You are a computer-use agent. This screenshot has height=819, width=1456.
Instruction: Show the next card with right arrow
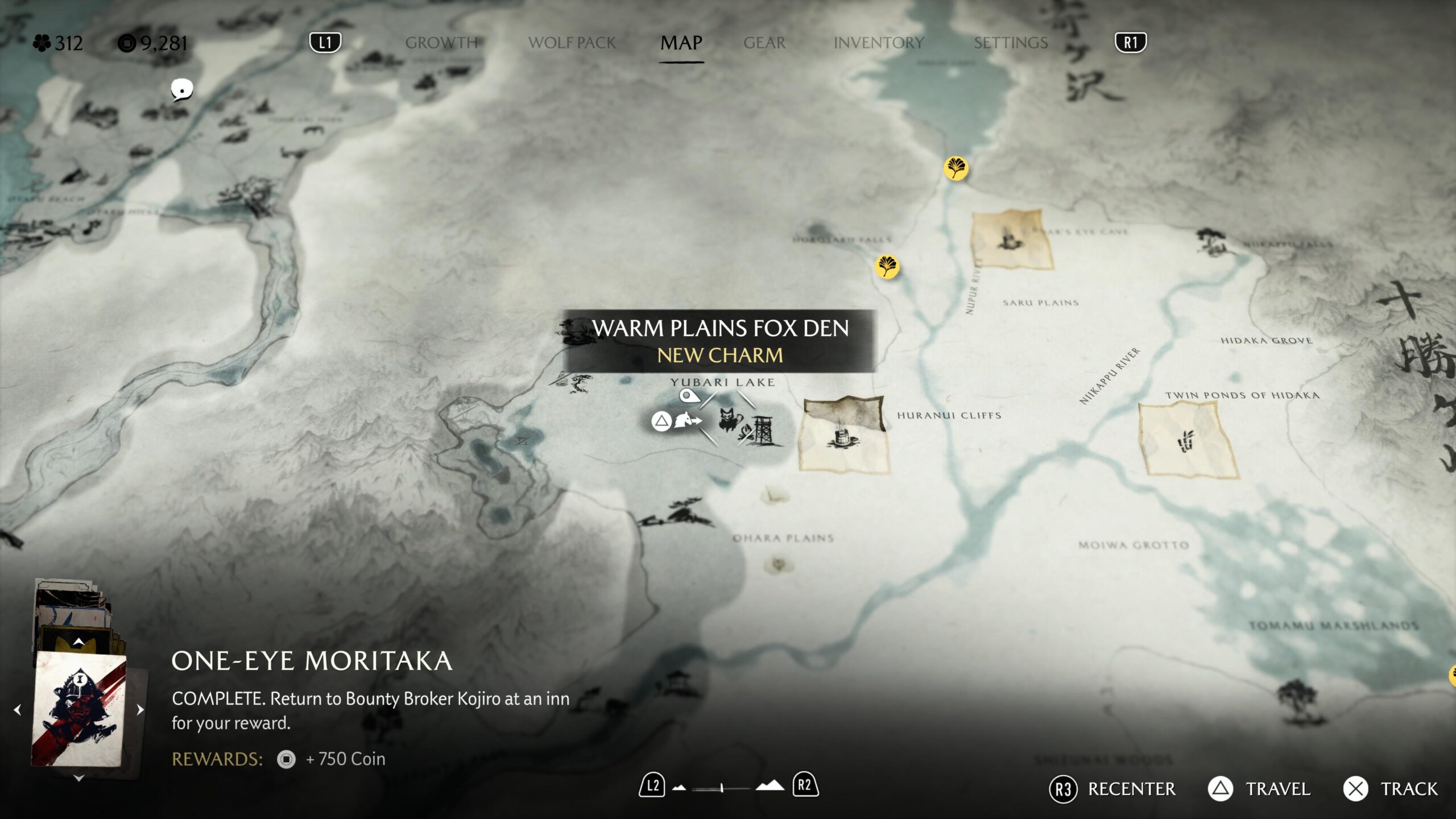coord(140,710)
